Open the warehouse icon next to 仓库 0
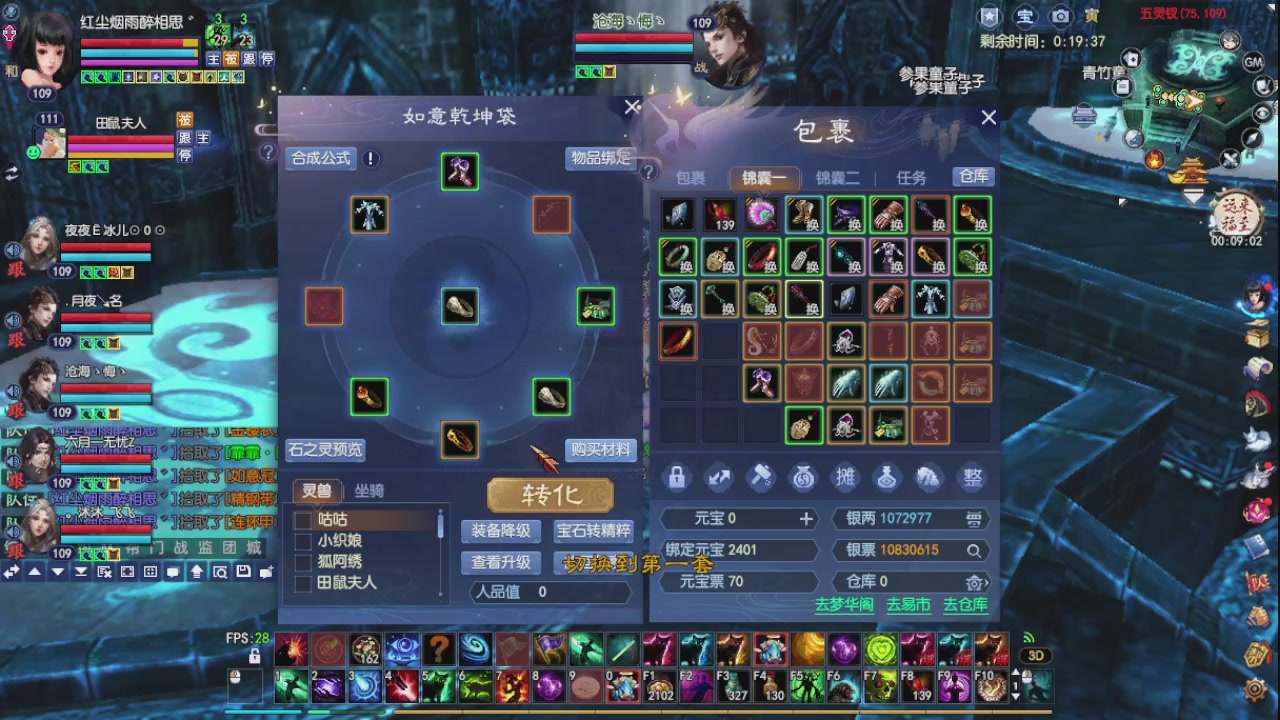The height and width of the screenshot is (720, 1280). pyautogui.click(x=974, y=582)
